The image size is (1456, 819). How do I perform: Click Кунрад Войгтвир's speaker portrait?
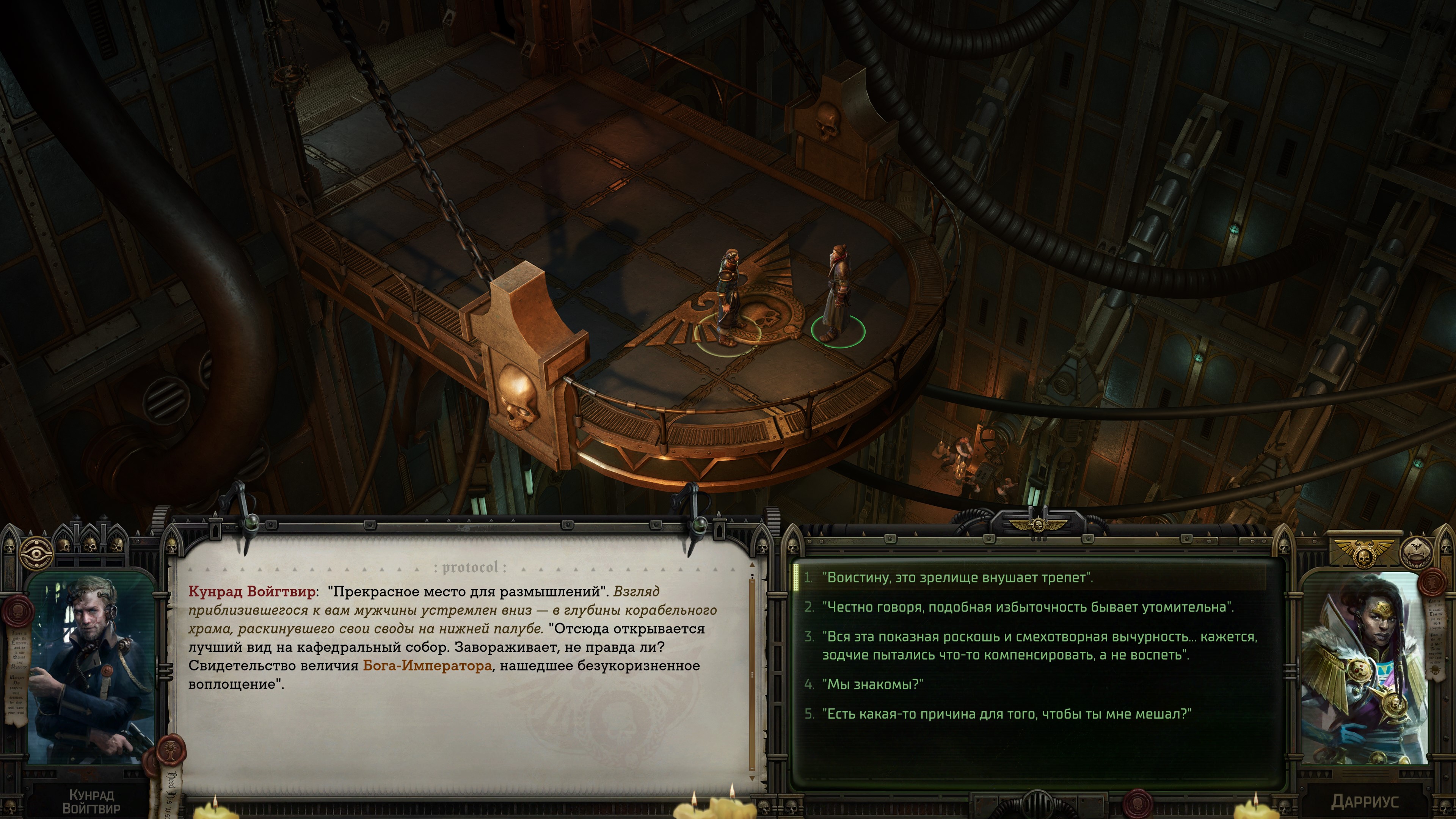[x=91, y=669]
